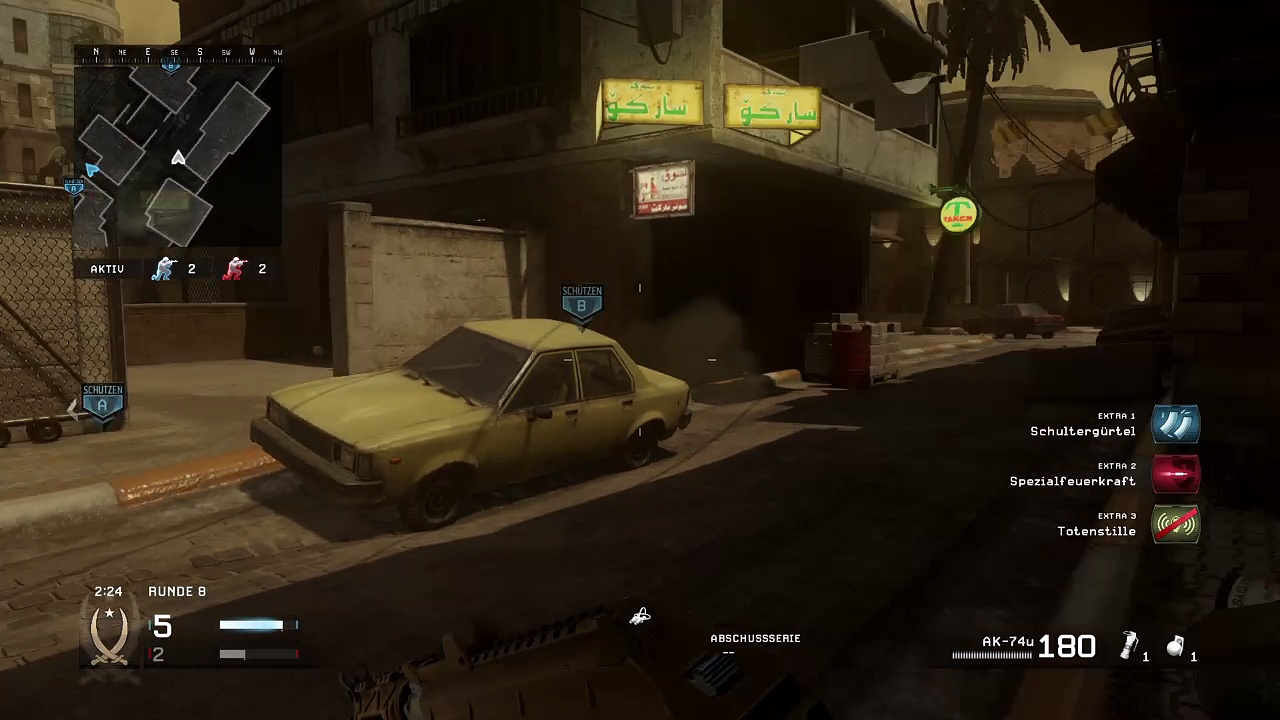Click the Totenstille perk icon
The image size is (1280, 720).
click(1175, 524)
